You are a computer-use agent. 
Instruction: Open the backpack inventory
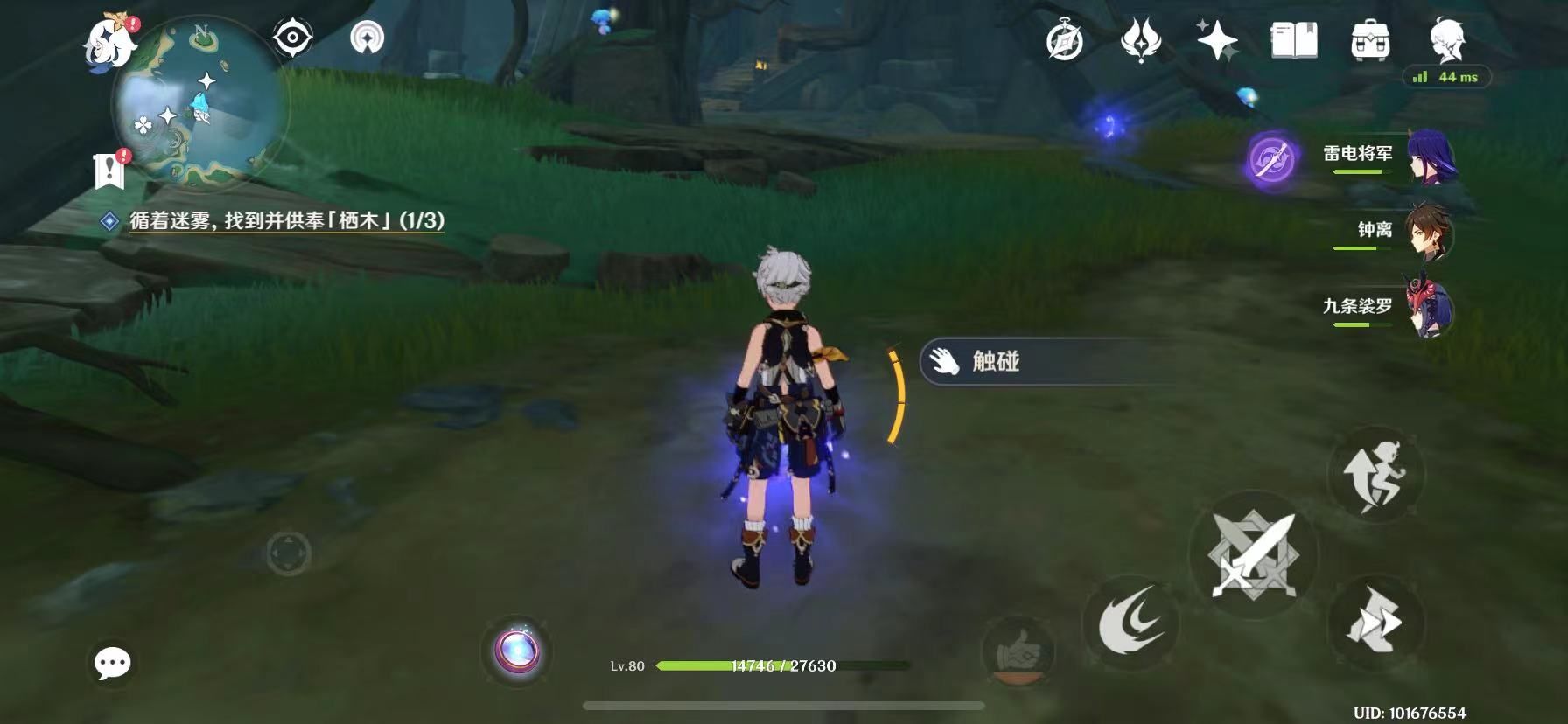(x=1370, y=41)
